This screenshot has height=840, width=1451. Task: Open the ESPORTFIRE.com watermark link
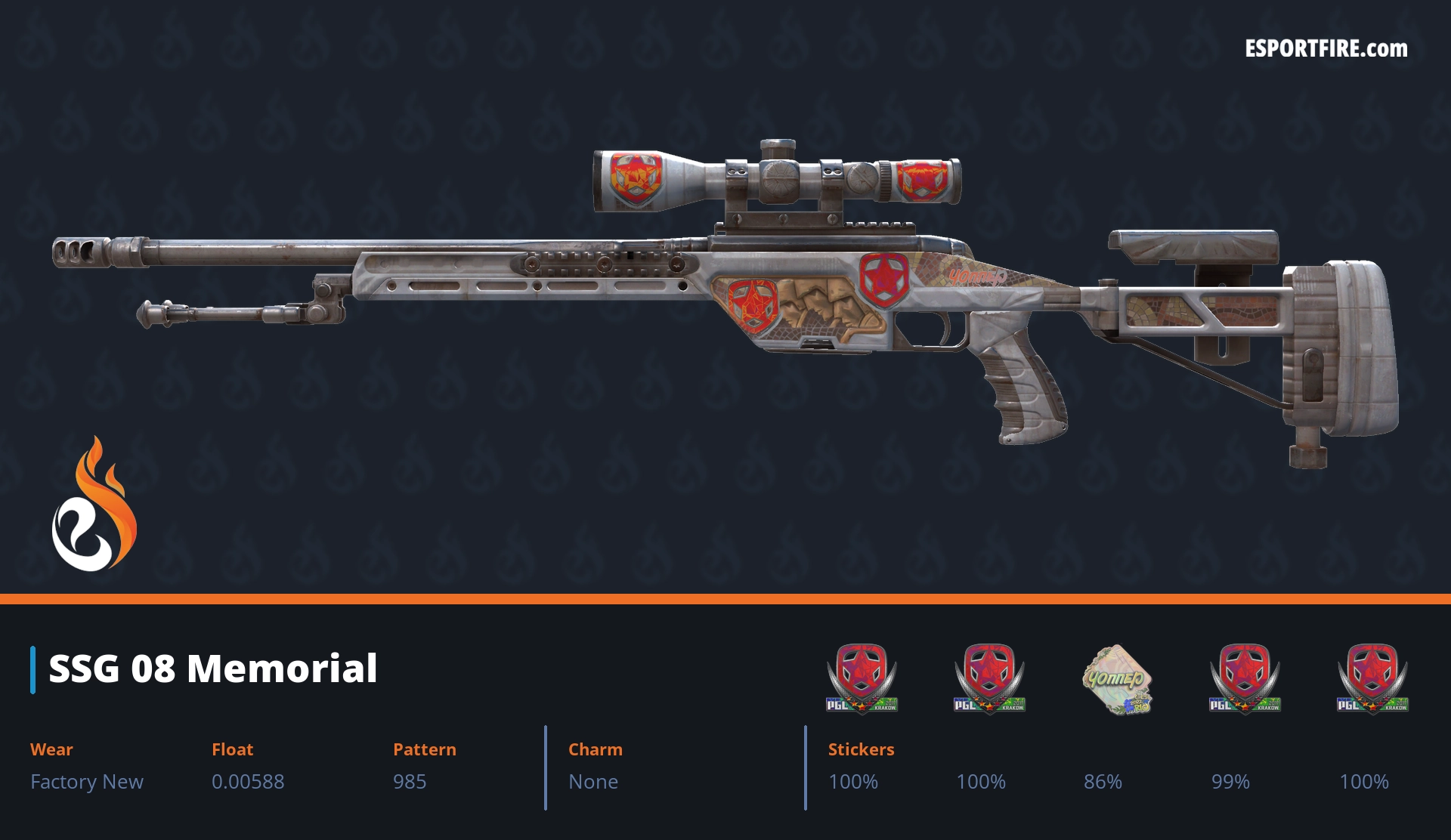click(x=1326, y=49)
